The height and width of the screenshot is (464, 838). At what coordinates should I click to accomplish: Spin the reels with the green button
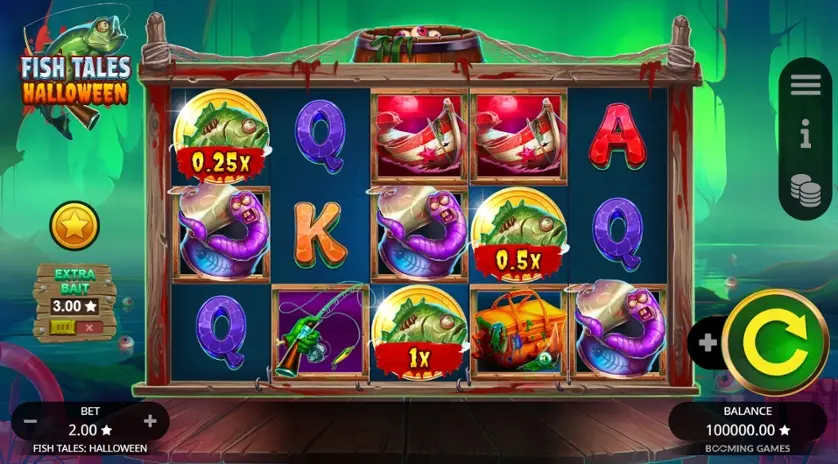775,344
